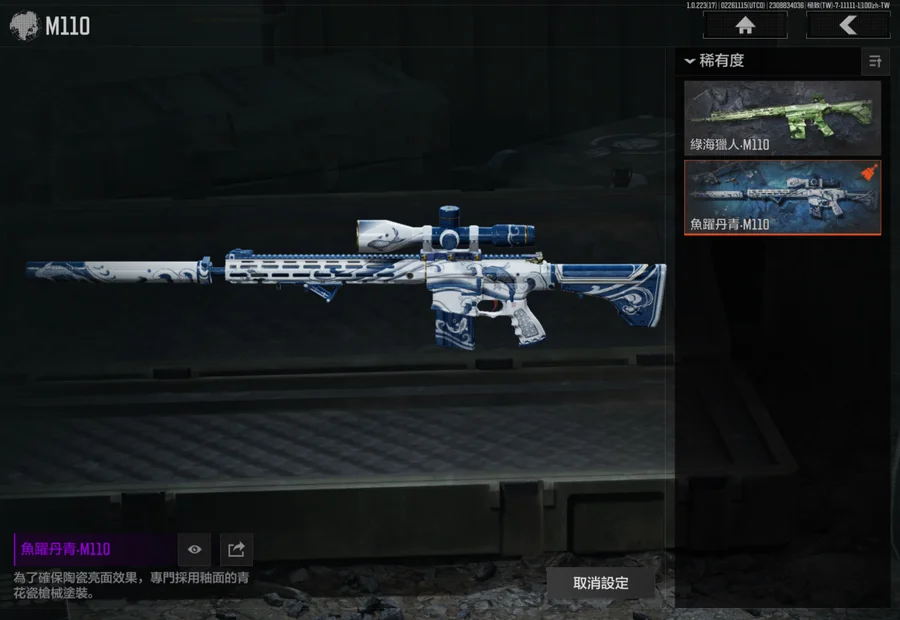The height and width of the screenshot is (620, 900).
Task: Click the 取消設定 button
Action: (x=600, y=583)
